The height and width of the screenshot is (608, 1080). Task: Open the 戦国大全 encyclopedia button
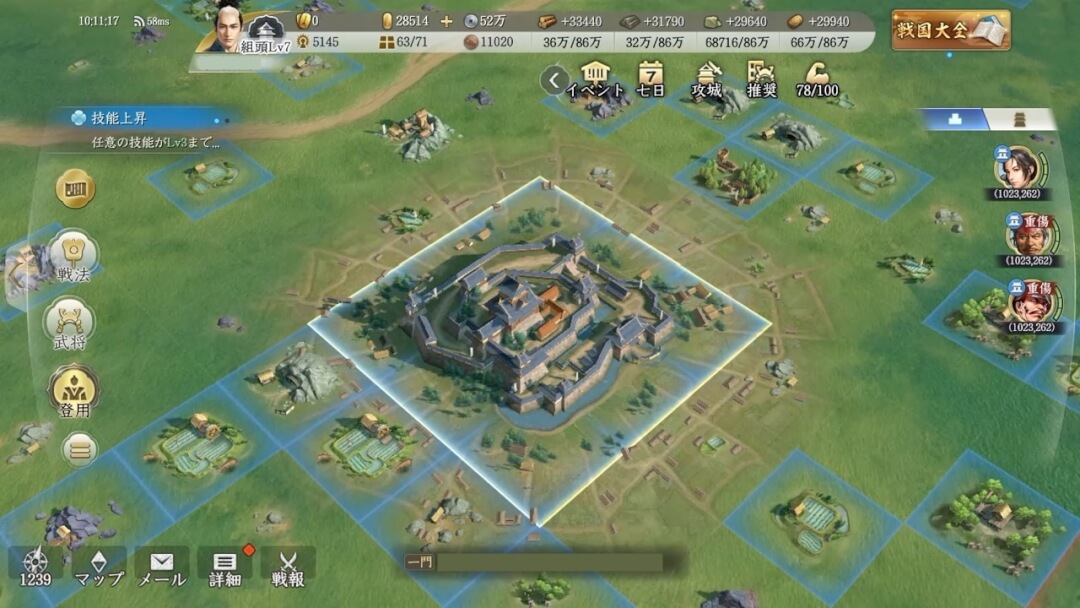click(x=950, y=30)
